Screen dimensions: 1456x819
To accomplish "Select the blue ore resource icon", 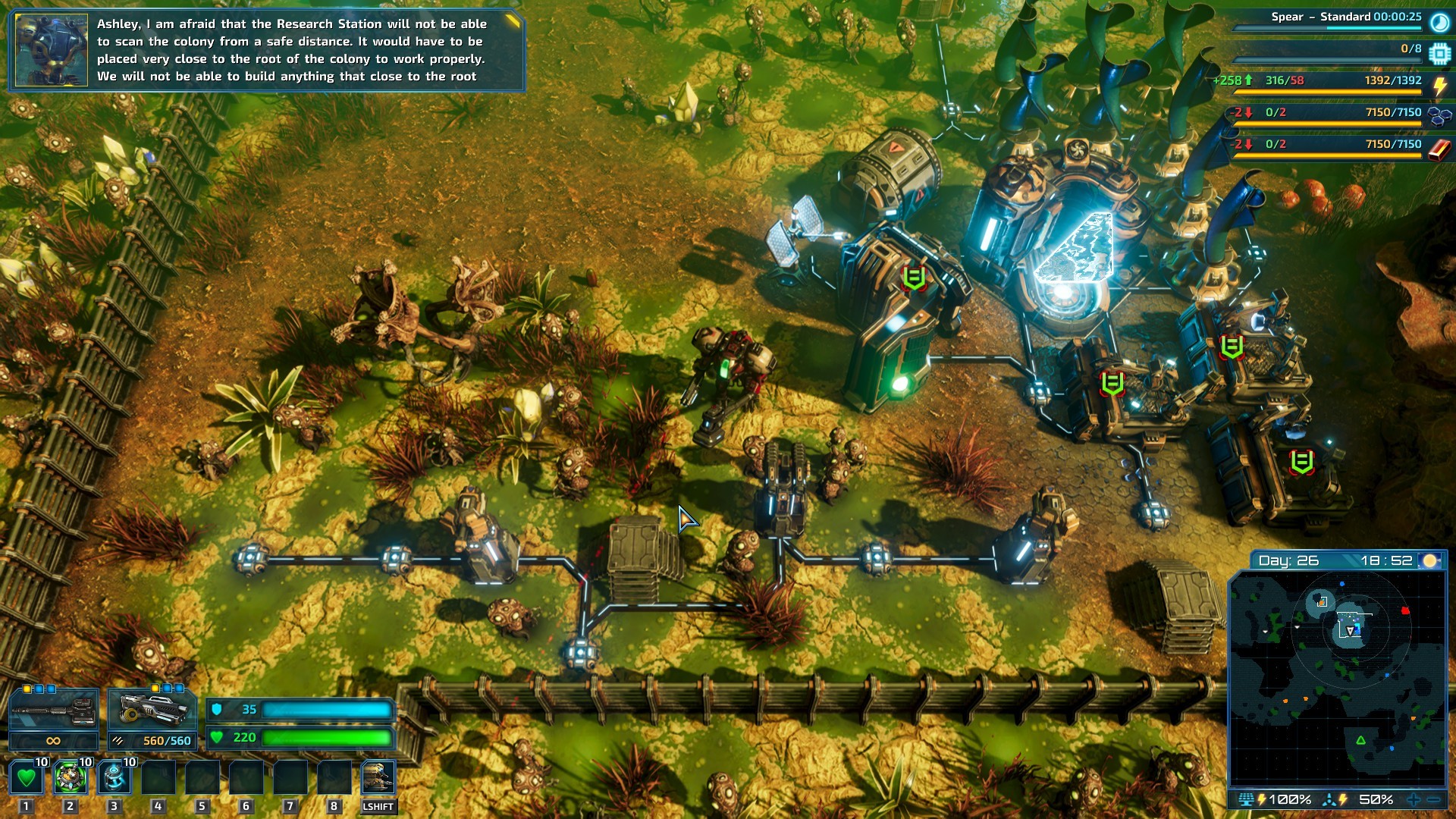I will click(1439, 116).
